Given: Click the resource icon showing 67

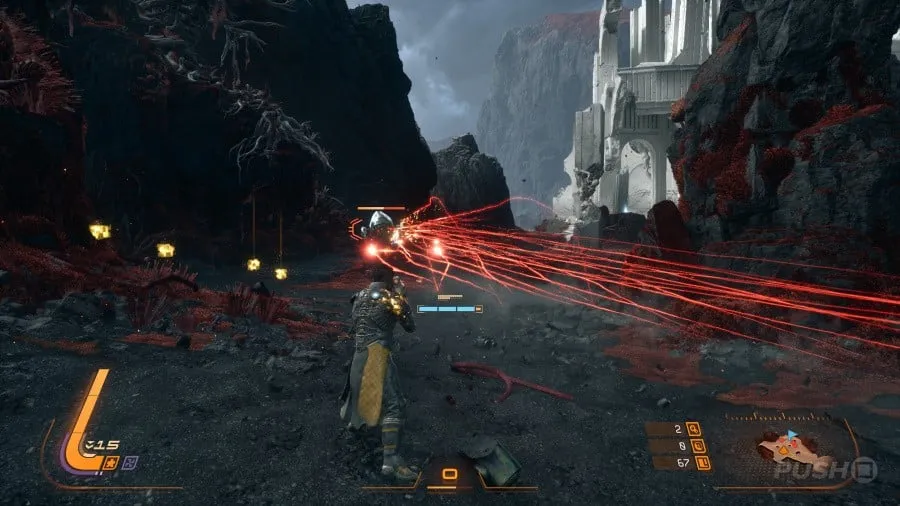Looking at the screenshot, I should point(701,463).
